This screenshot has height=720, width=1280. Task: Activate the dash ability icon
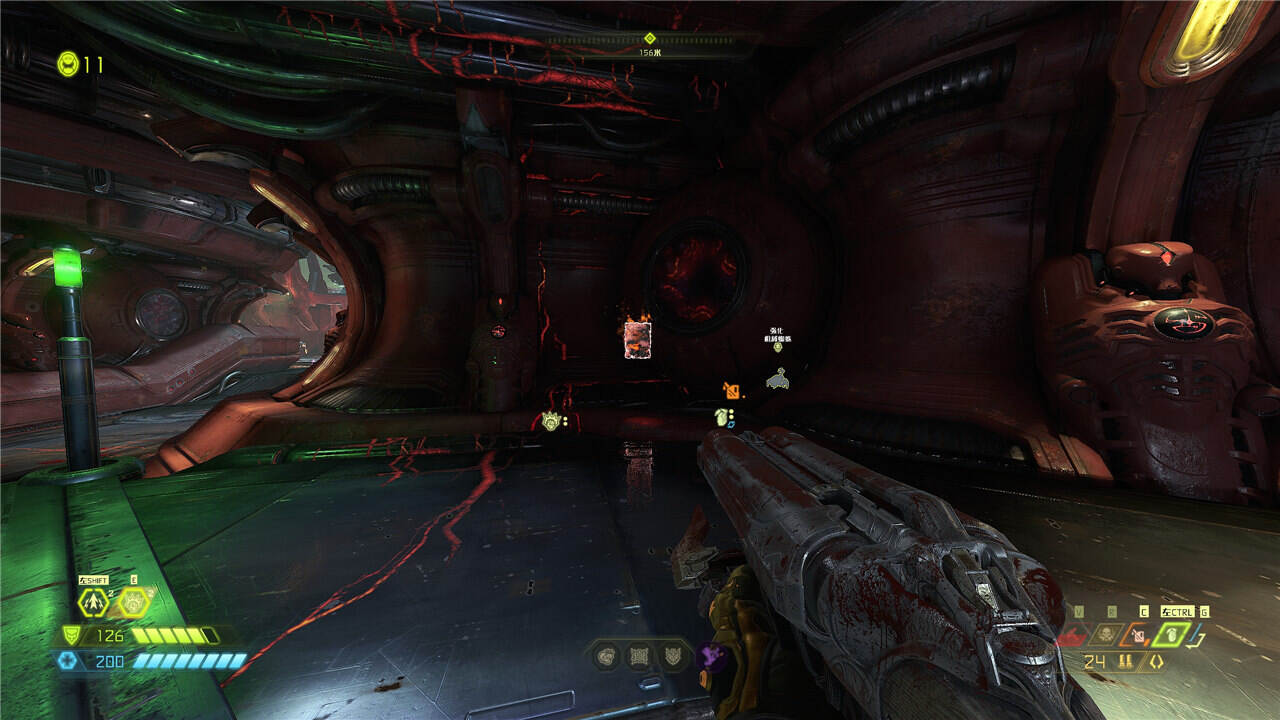coord(93,602)
